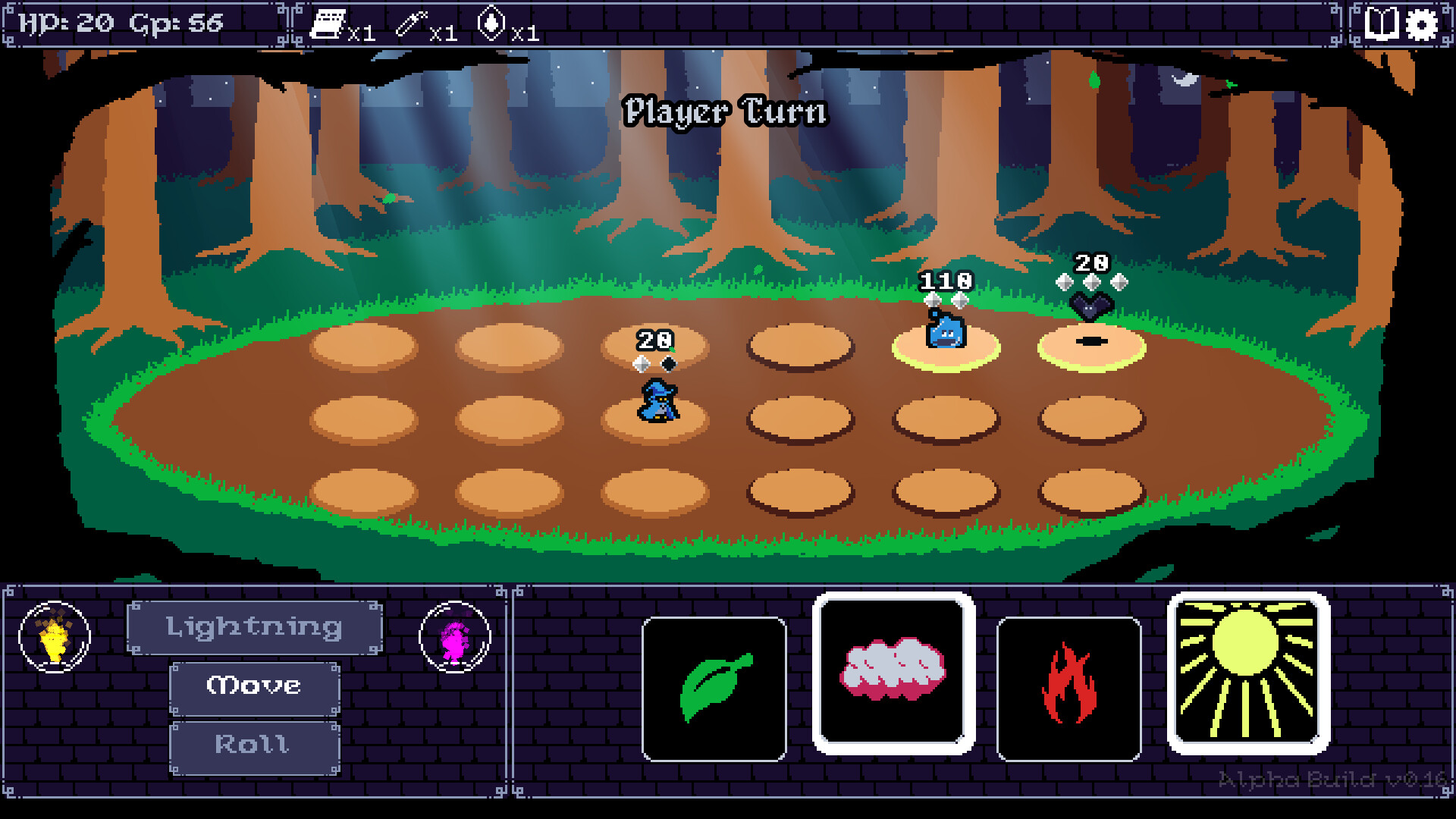Open the settings gear icon

pos(1424,24)
